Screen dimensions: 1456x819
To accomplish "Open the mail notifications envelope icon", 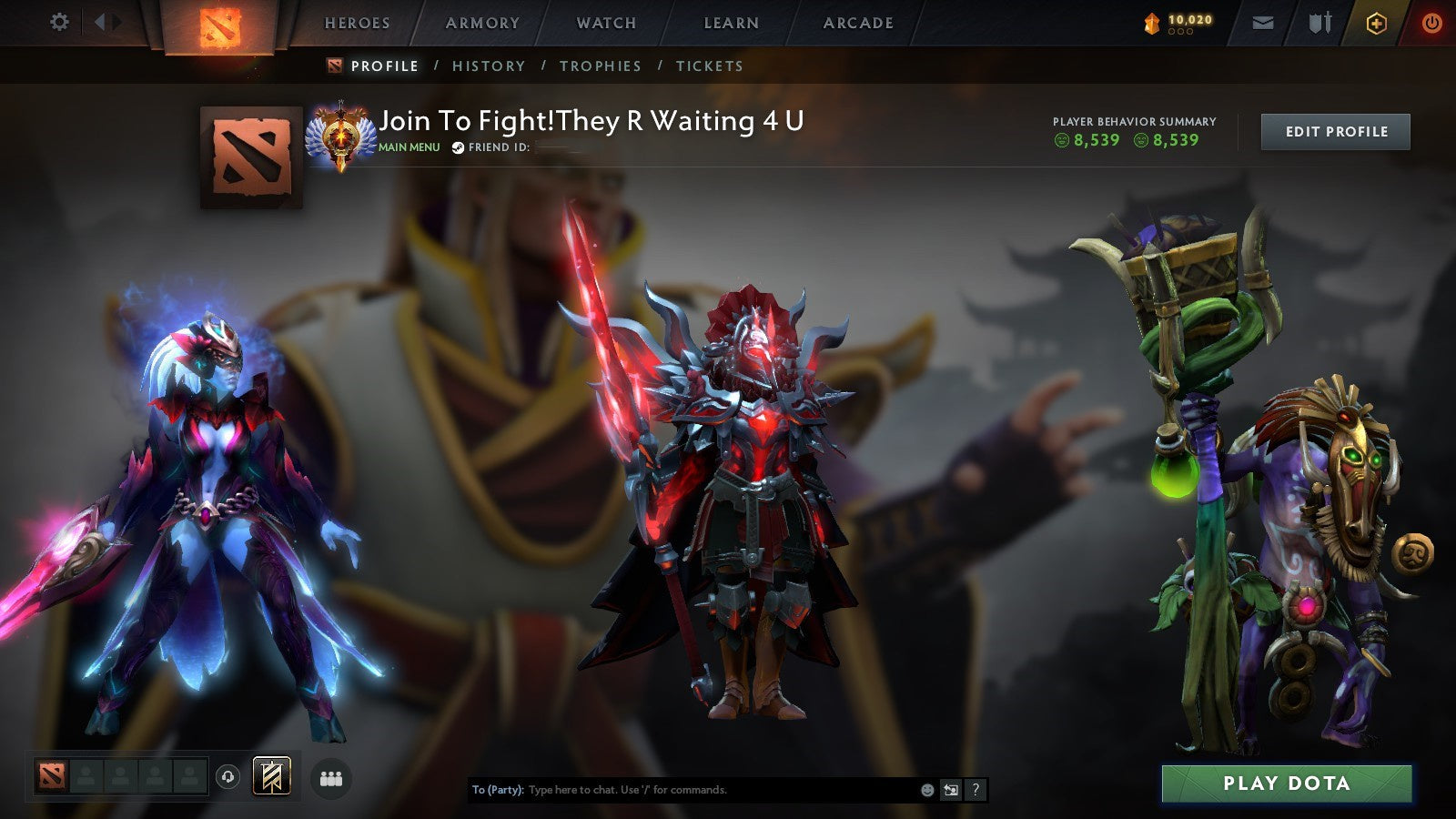I will (x=1263, y=20).
